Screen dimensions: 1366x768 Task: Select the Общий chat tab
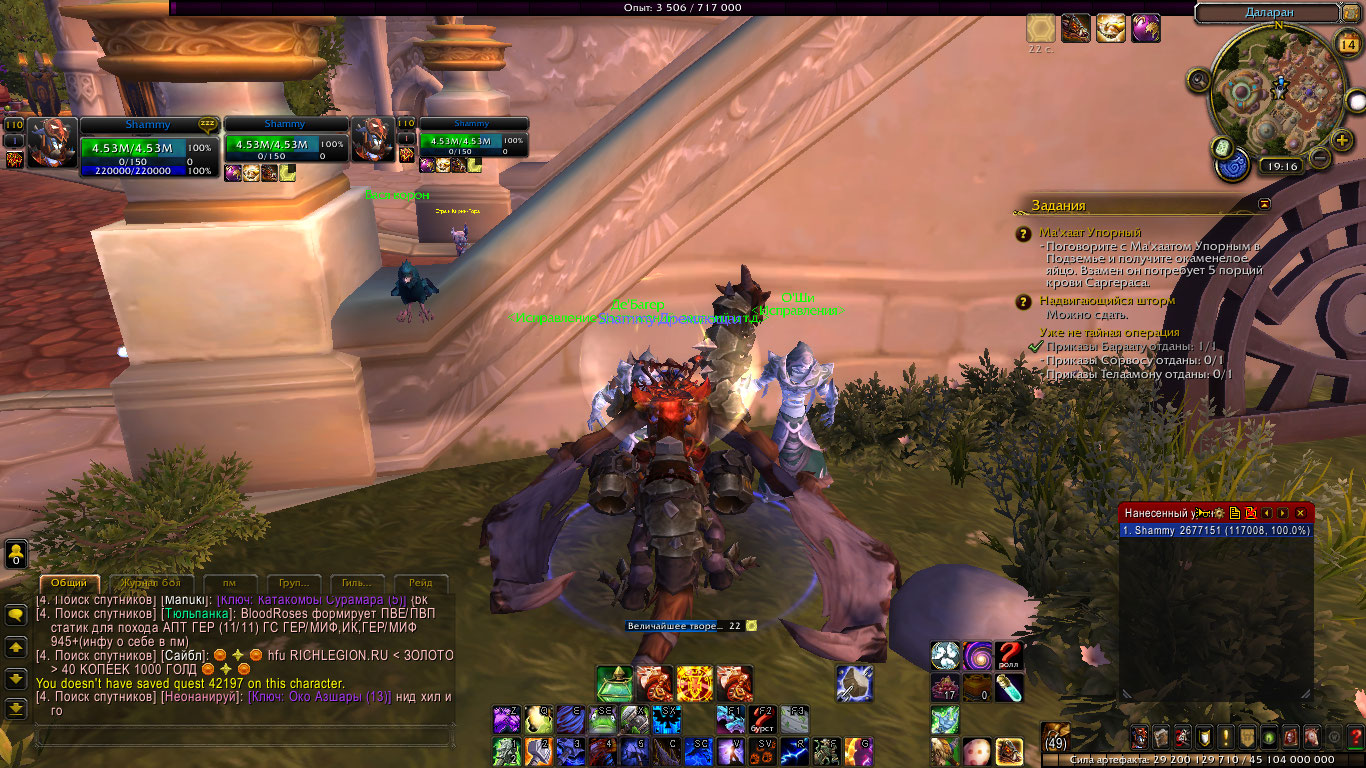(x=69, y=583)
